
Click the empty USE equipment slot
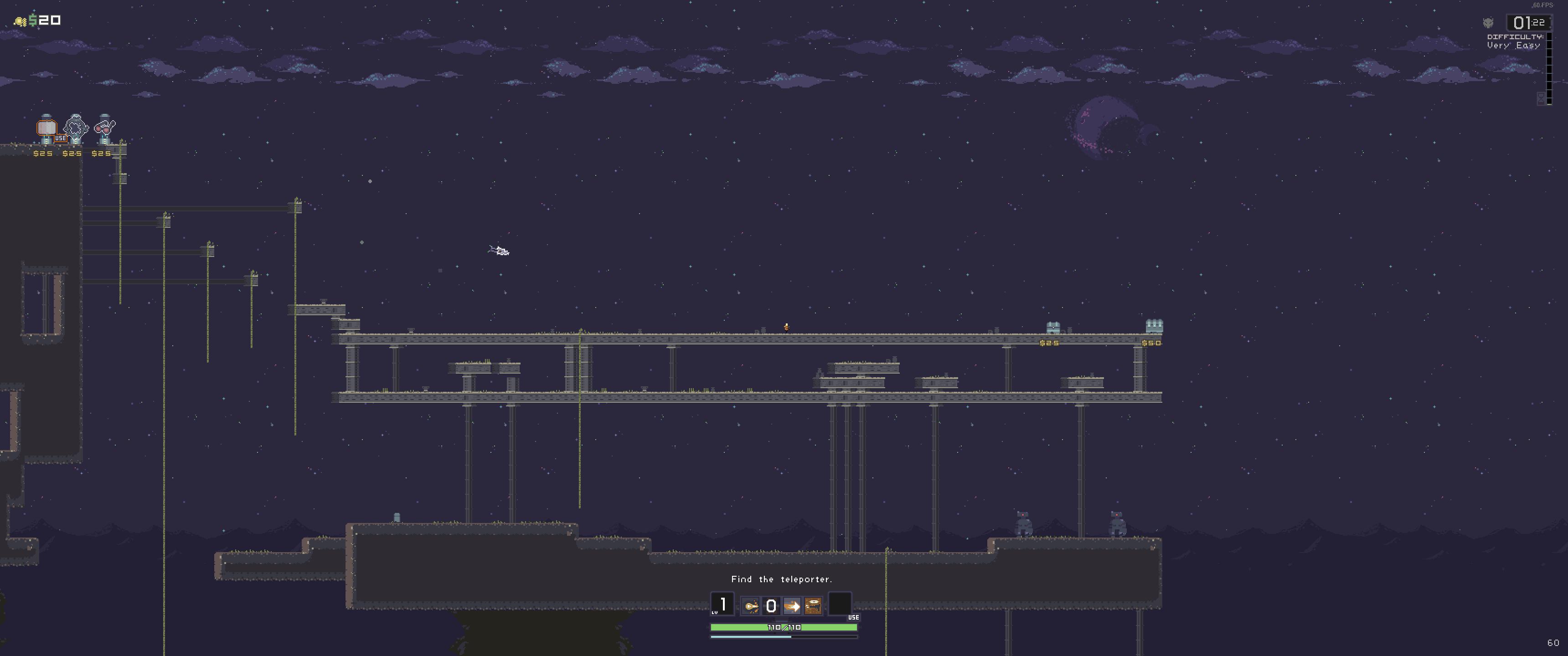pyautogui.click(x=840, y=605)
